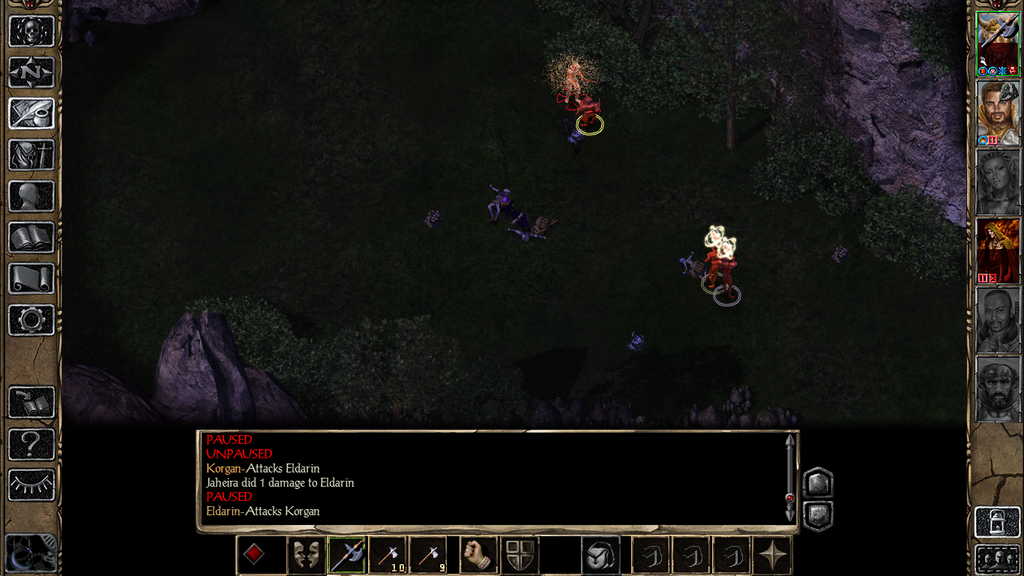Open the priest scroll screen
Screen dimensions: 1024x576
coord(31,278)
